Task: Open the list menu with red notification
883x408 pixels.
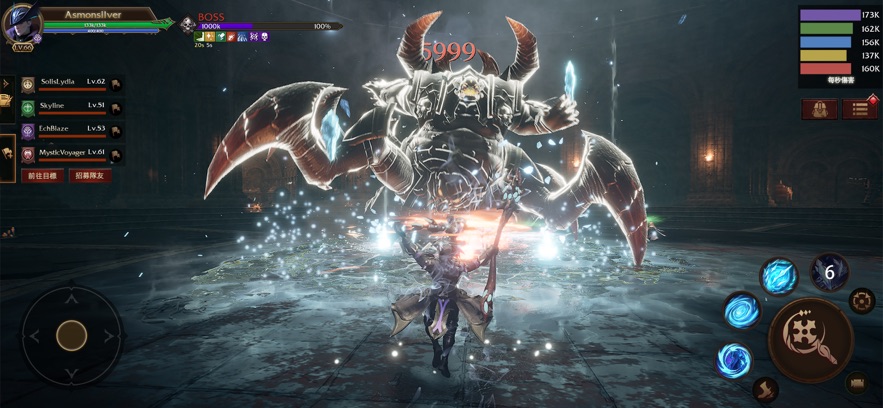Action: pyautogui.click(x=859, y=109)
